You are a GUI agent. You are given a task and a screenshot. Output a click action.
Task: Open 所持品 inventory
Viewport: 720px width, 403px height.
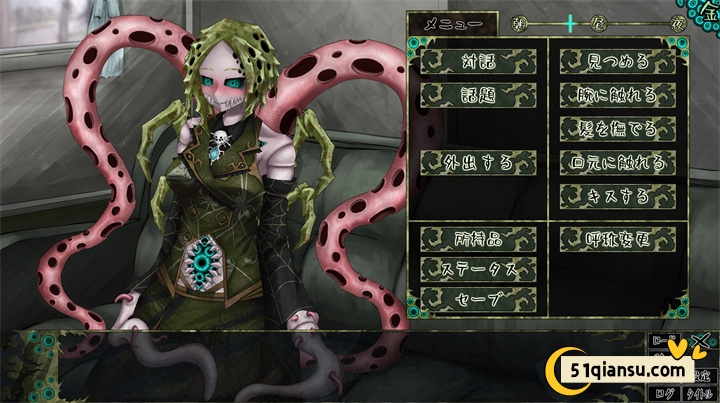478,238
